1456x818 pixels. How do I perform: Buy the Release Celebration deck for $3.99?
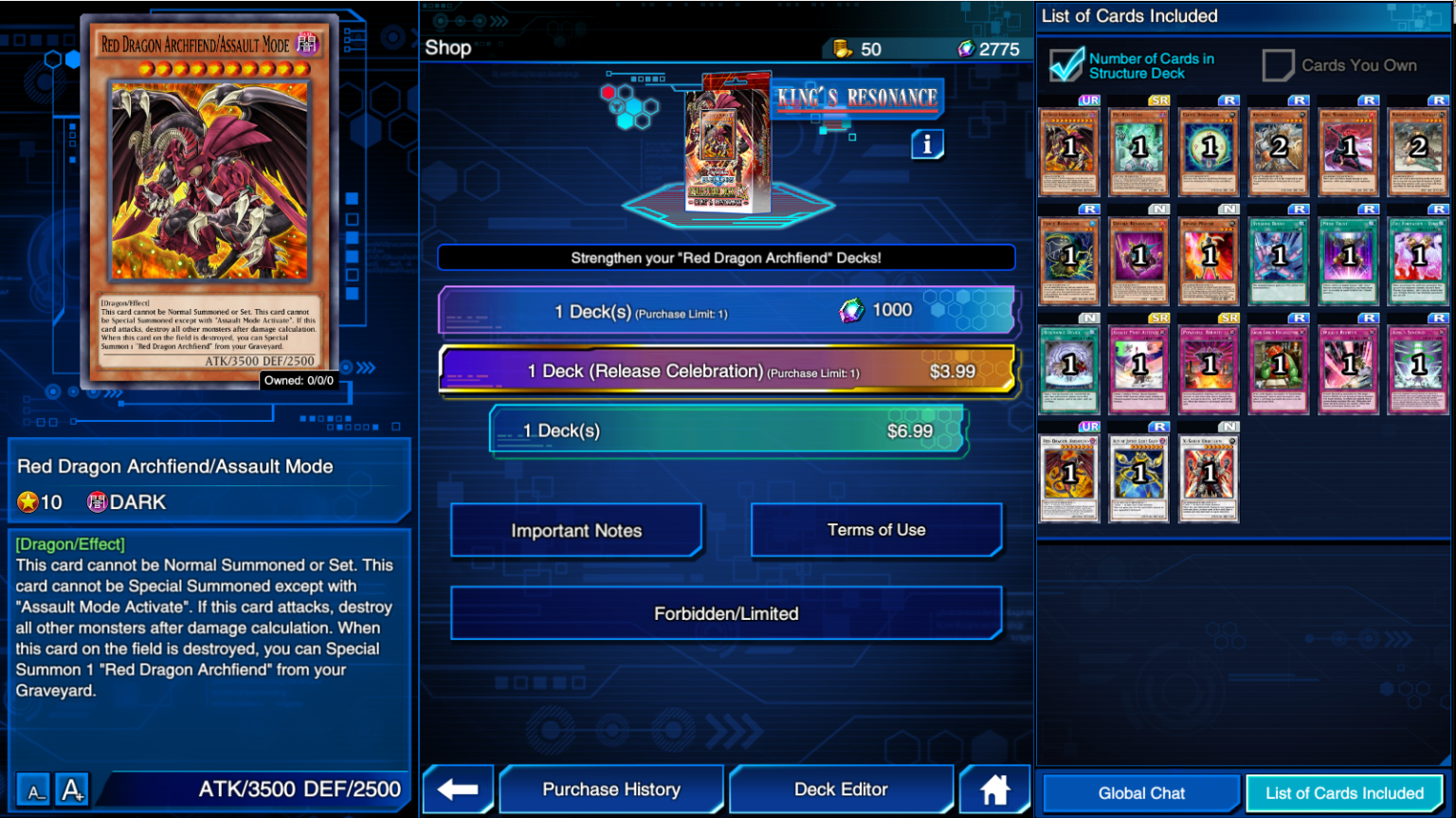(x=728, y=372)
